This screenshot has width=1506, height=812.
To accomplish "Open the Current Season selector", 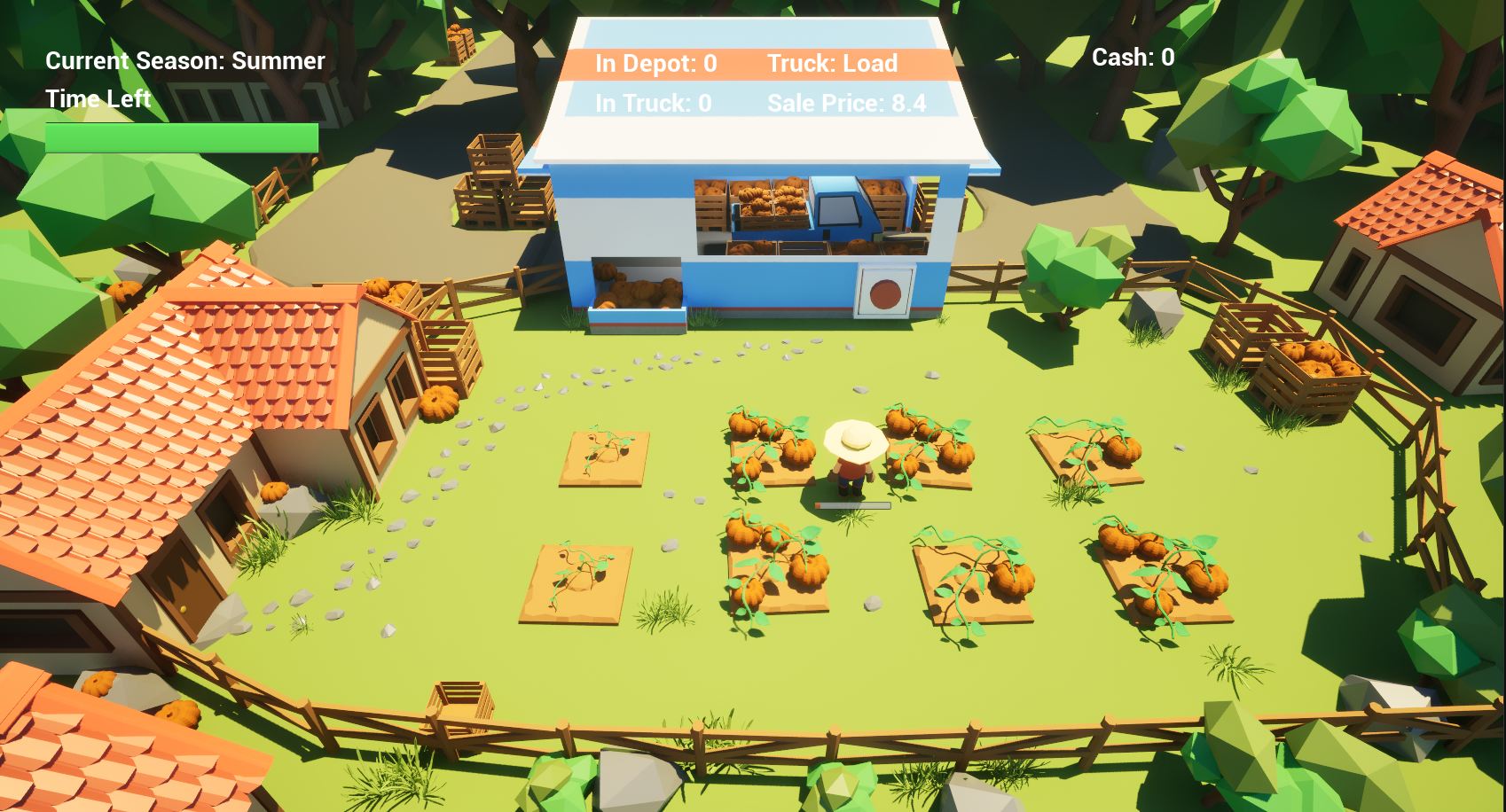I will click(185, 61).
